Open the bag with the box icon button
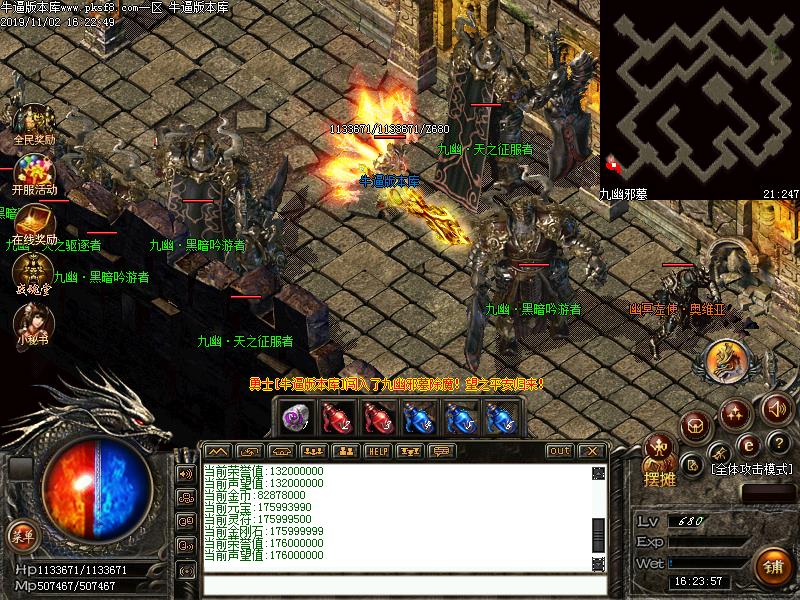This screenshot has width=800, height=600. (695, 427)
